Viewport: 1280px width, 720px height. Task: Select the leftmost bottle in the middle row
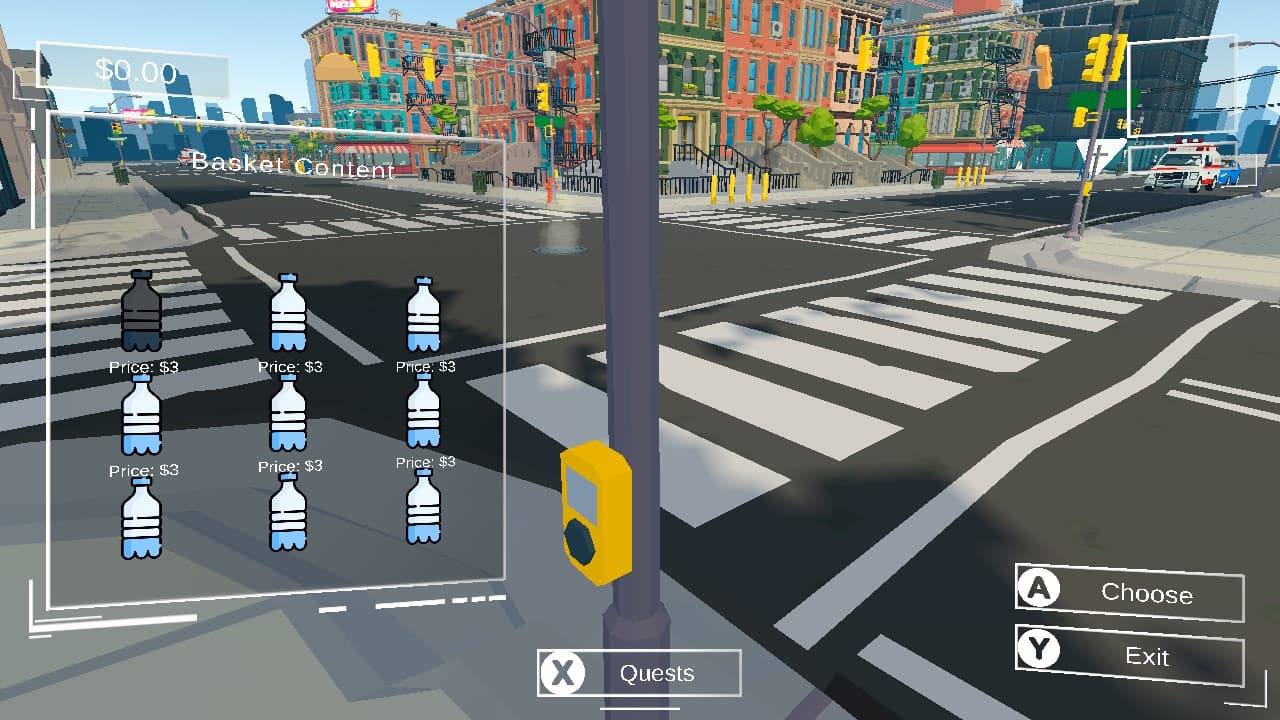[142, 413]
